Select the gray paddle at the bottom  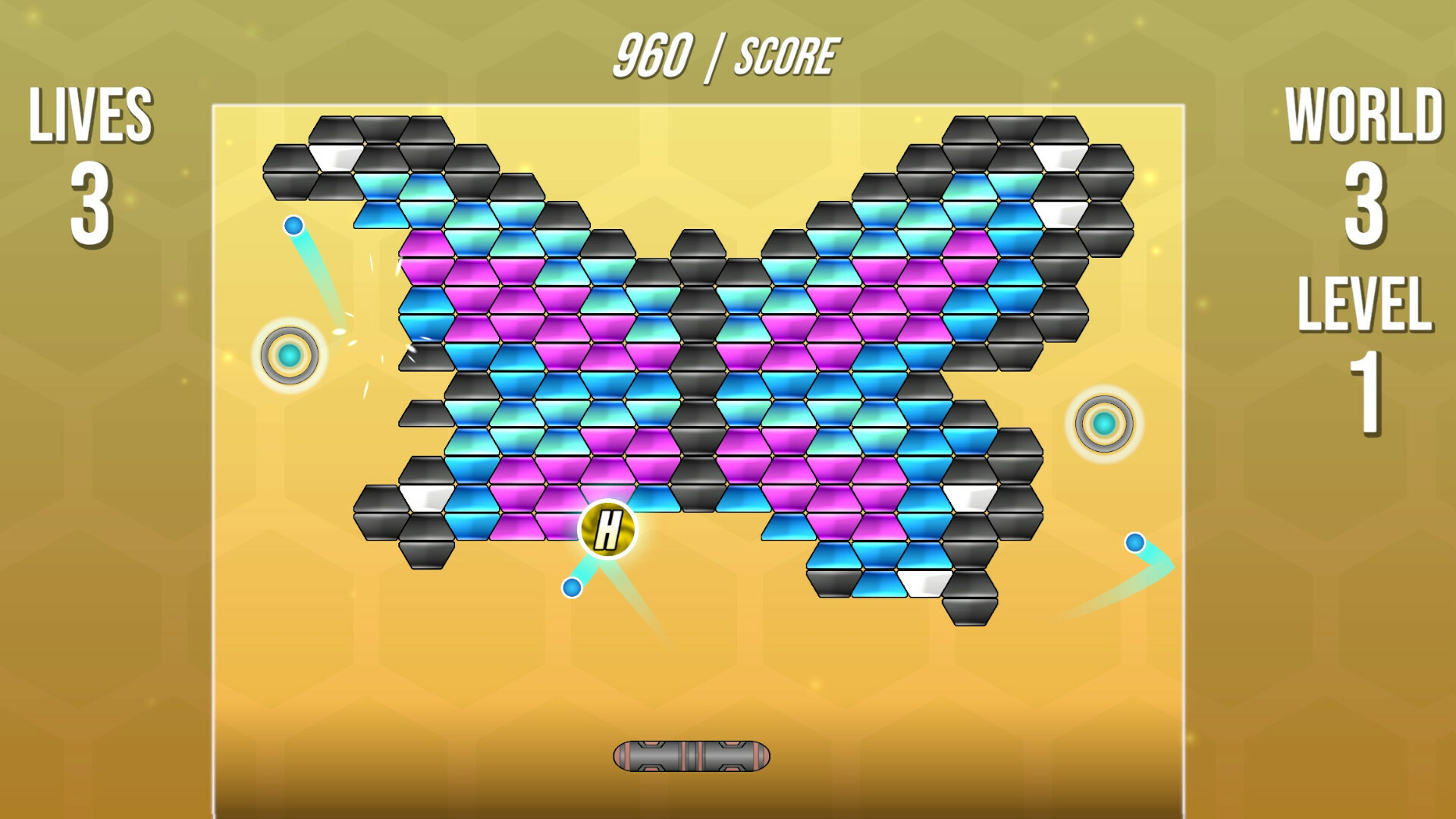pyautogui.click(x=692, y=755)
